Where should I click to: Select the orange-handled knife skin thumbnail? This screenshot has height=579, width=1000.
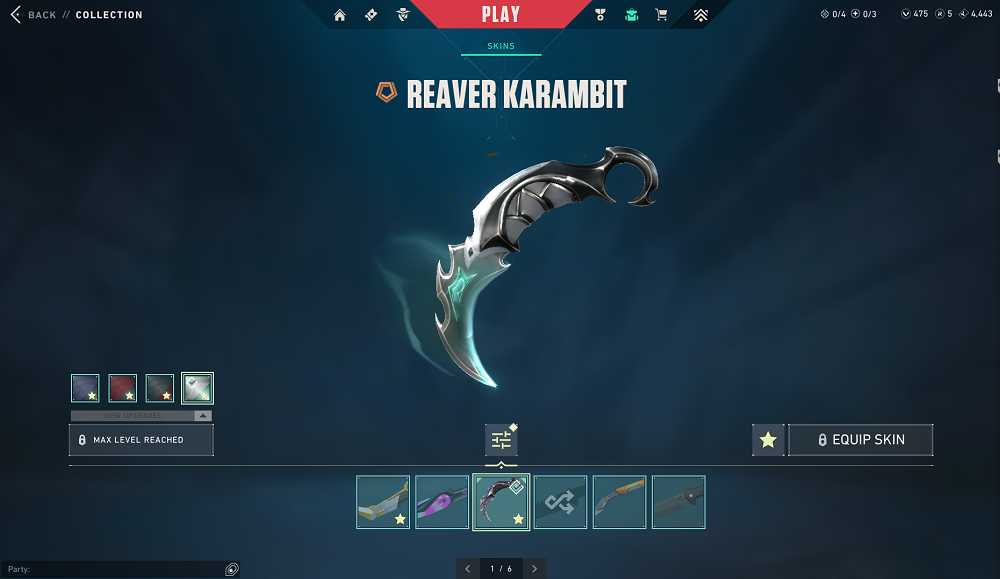619,502
